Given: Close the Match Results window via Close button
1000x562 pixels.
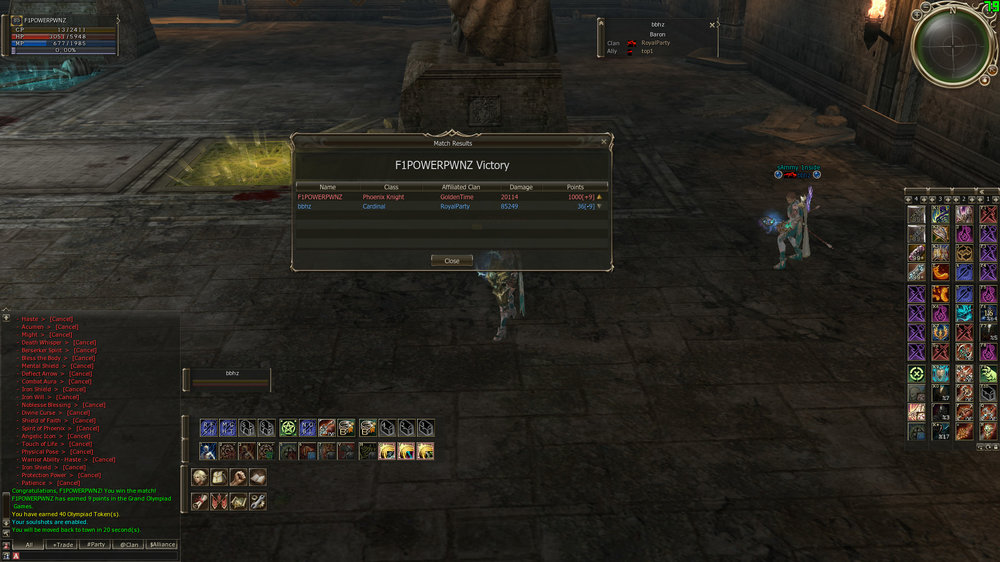Looking at the screenshot, I should pyautogui.click(x=452, y=261).
